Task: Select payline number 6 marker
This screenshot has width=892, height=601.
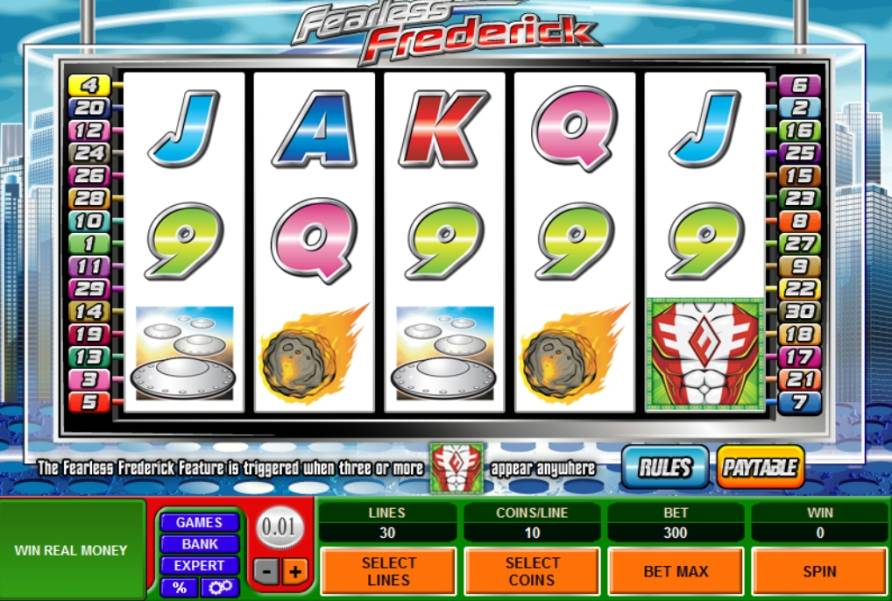Action: (800, 85)
